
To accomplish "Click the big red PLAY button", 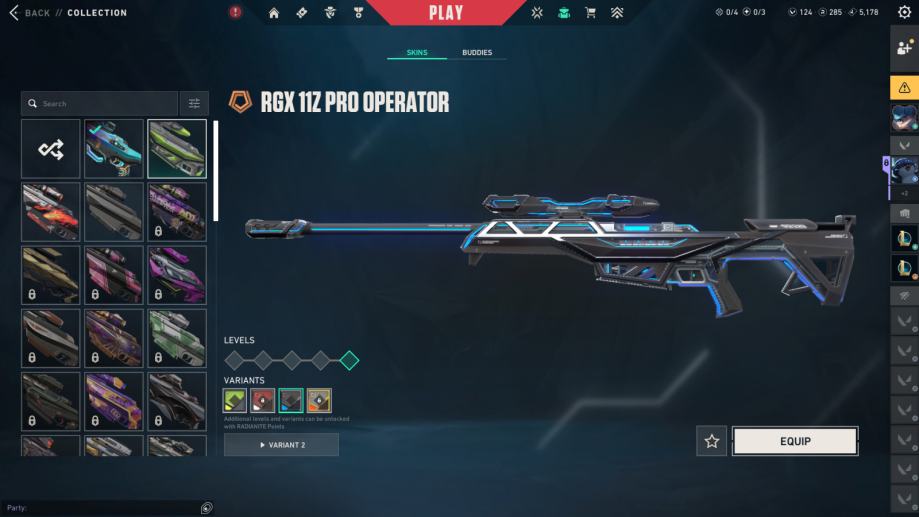I will click(446, 13).
